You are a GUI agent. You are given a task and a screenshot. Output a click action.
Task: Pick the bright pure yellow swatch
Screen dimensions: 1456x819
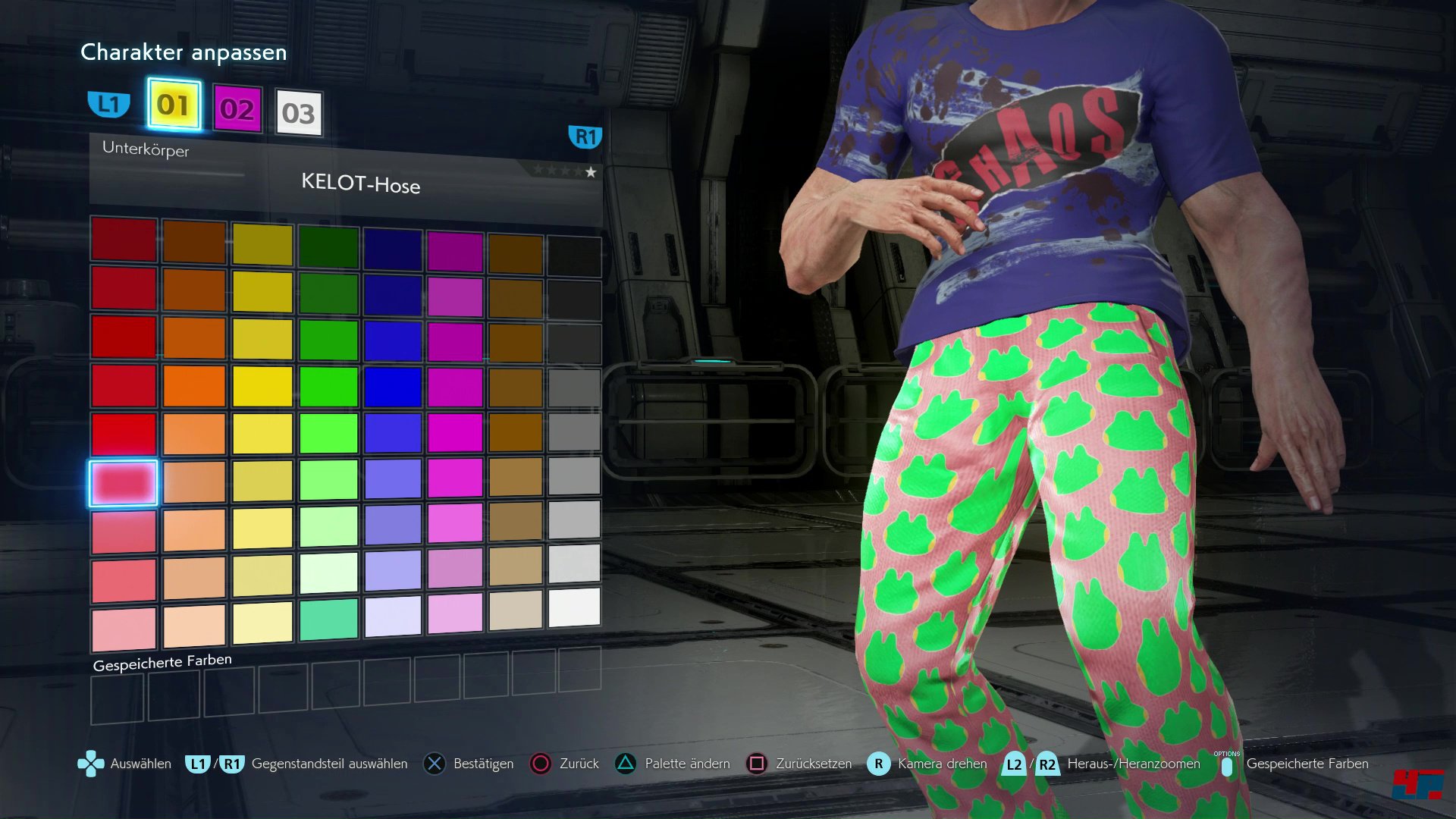pos(262,386)
